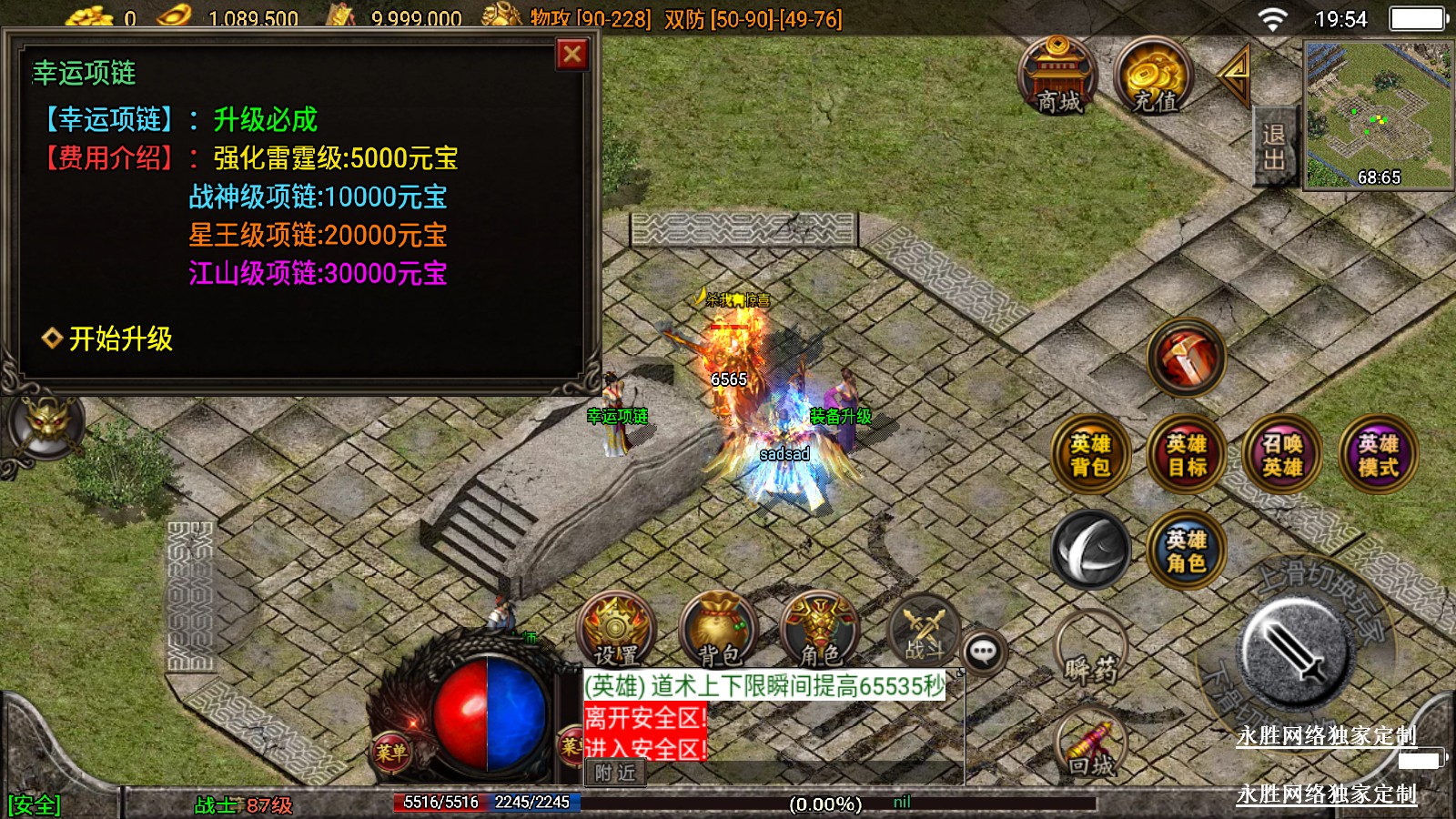This screenshot has width=1456, height=819.
Task: Open the minimap
Action: [1378, 115]
